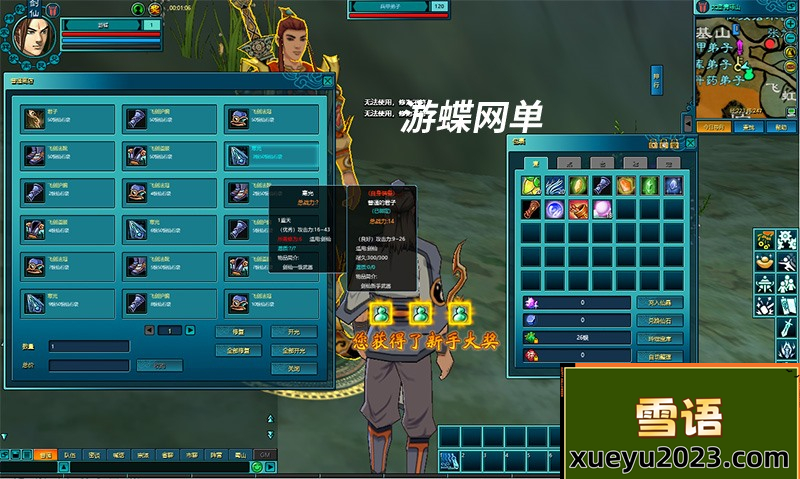Close the shop window
The image size is (800, 479).
pos(327,81)
